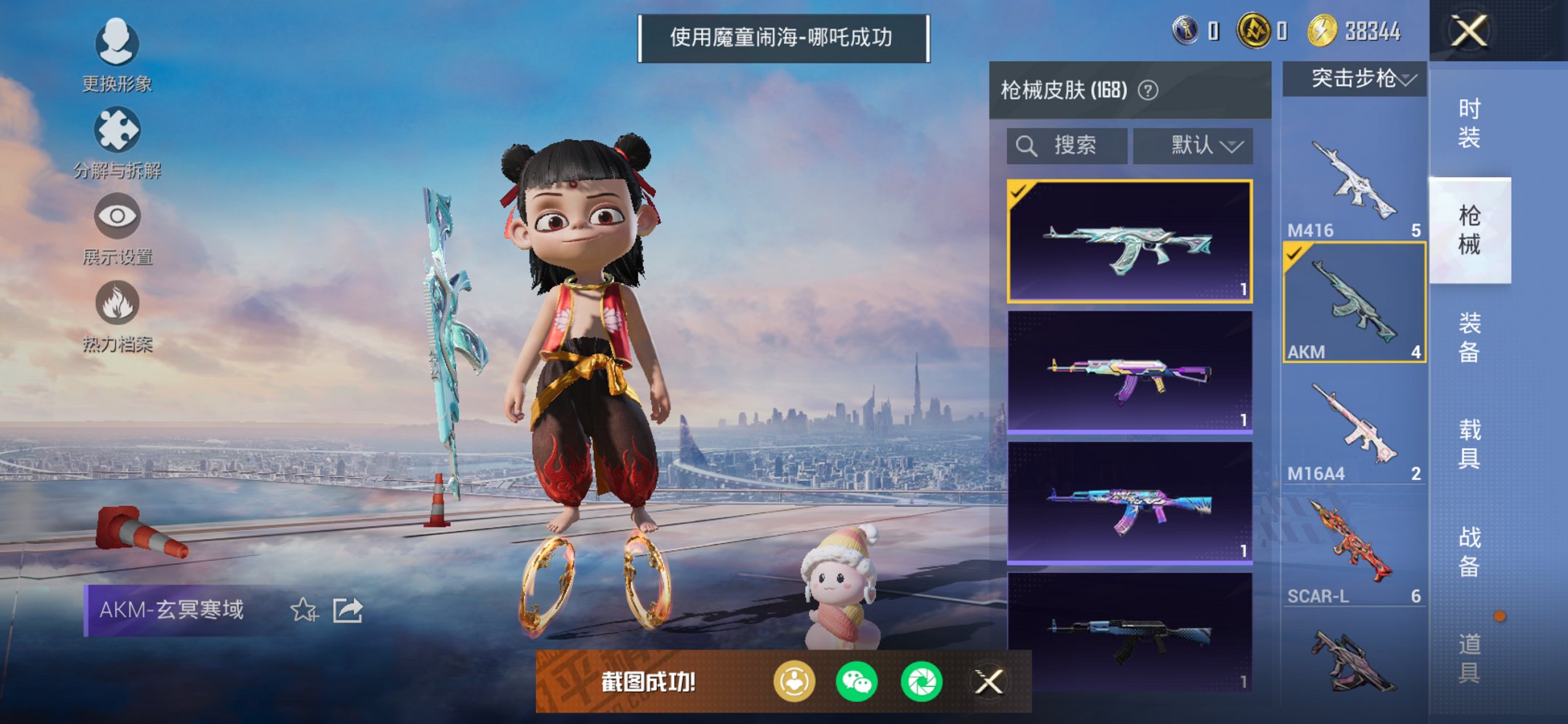Open the 更换形象 character change panel
Viewport: 1568px width, 724px height.
pyautogui.click(x=117, y=44)
